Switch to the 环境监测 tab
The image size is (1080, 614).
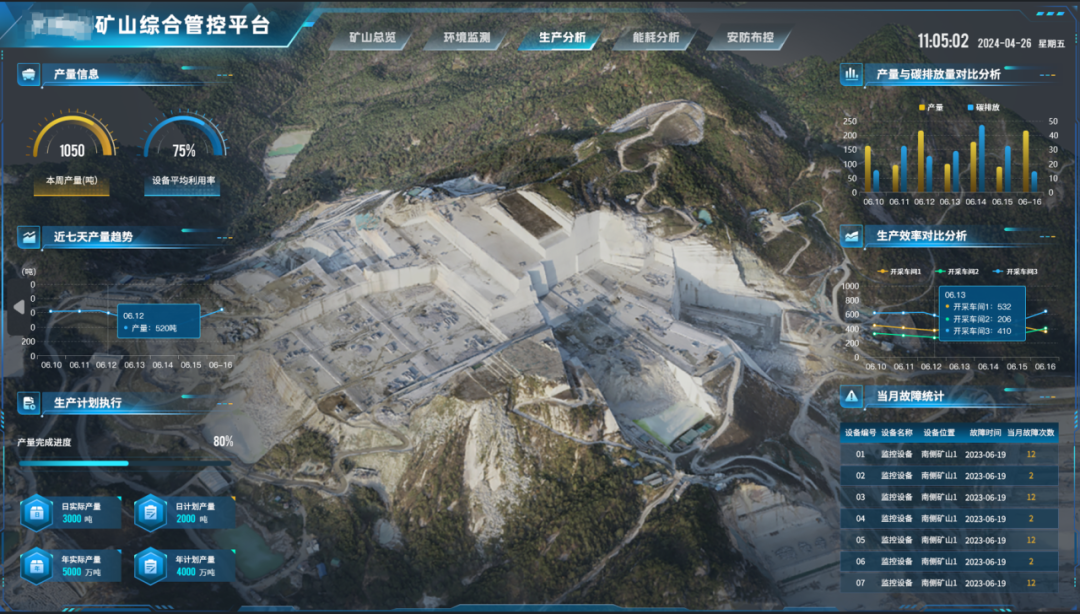coord(467,39)
